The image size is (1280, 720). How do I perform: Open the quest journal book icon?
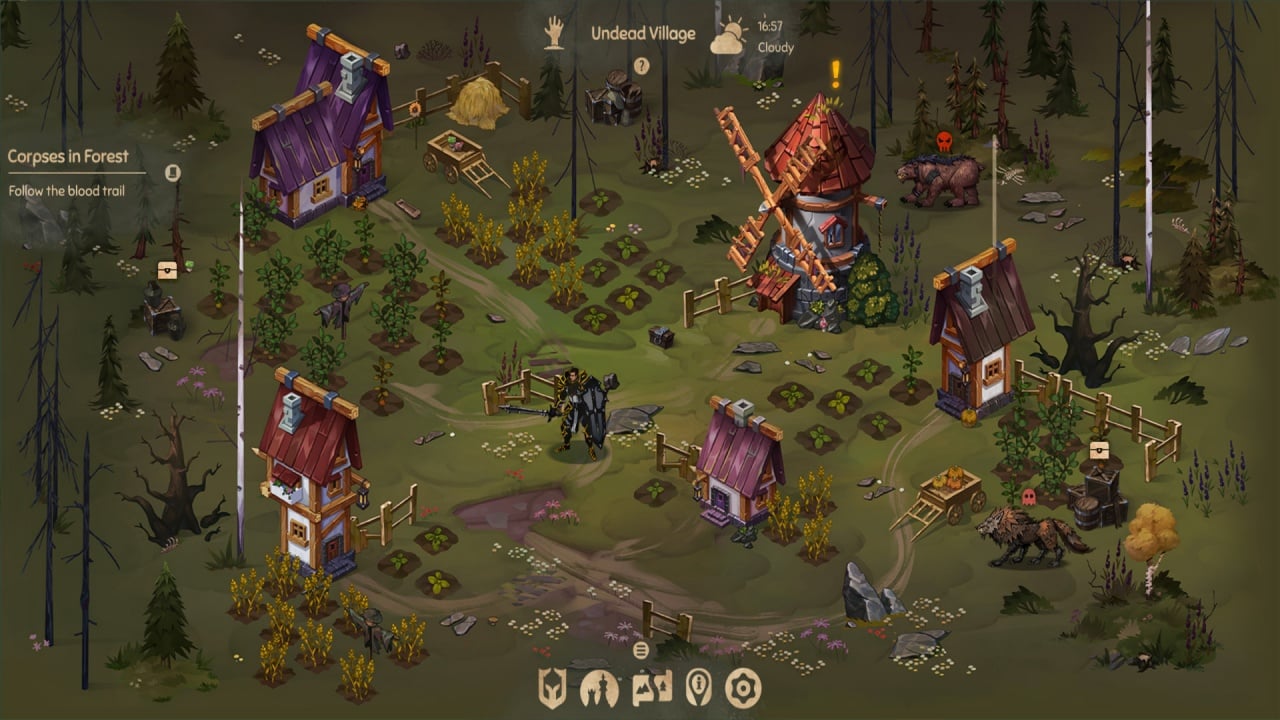pyautogui.click(x=173, y=172)
